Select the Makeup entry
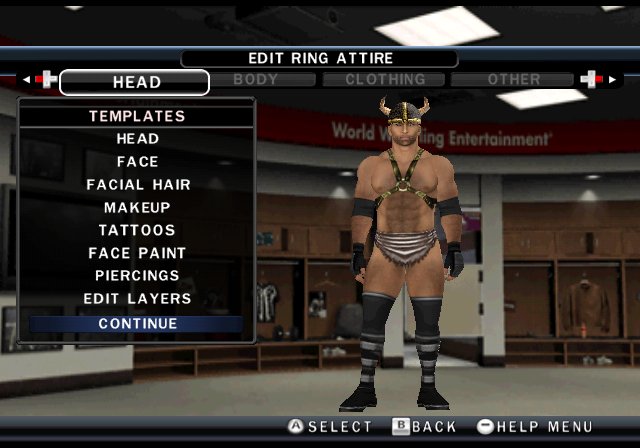Image resolution: width=640 pixels, height=448 pixels. click(136, 208)
